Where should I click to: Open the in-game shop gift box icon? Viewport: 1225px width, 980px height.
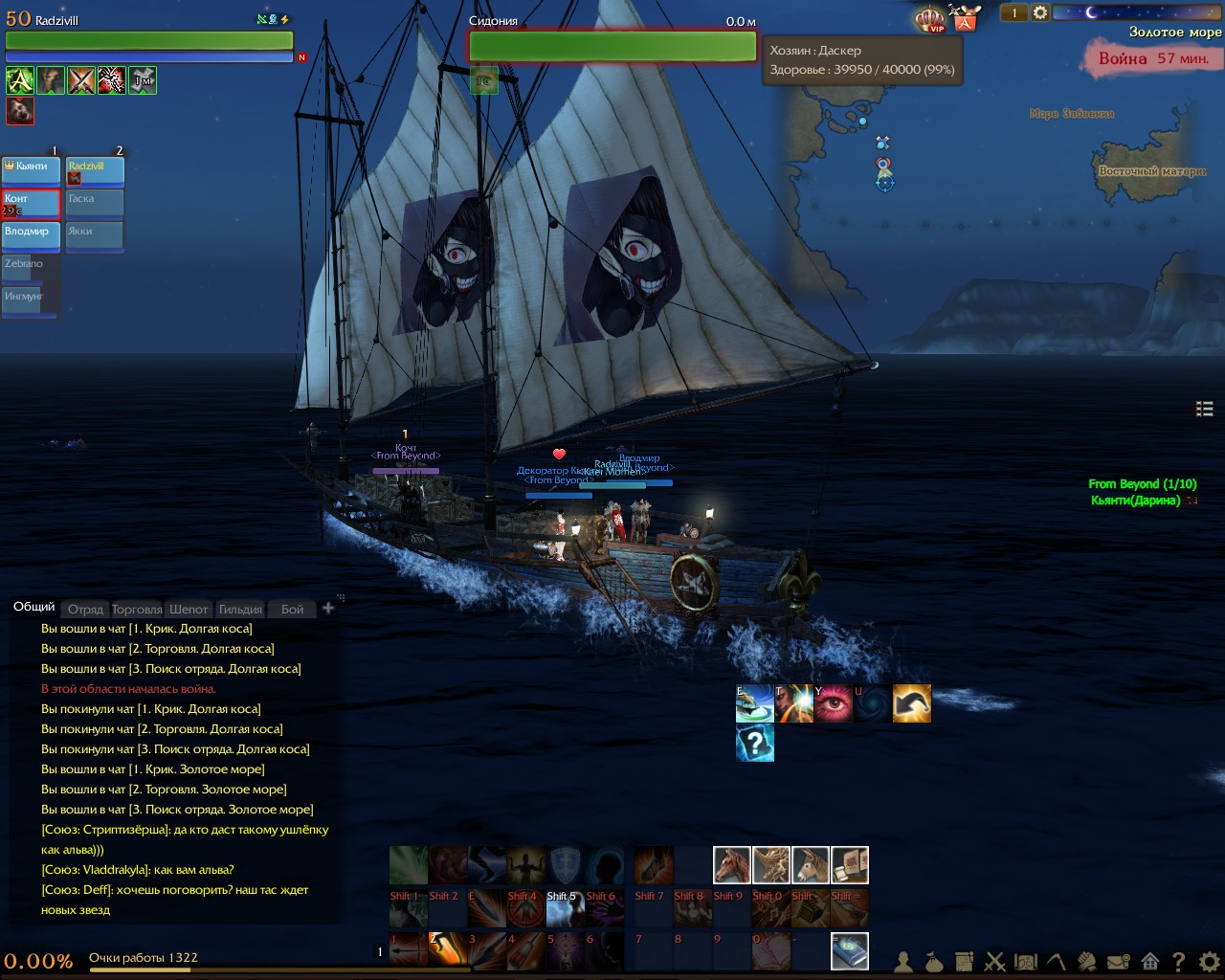[x=965, y=17]
